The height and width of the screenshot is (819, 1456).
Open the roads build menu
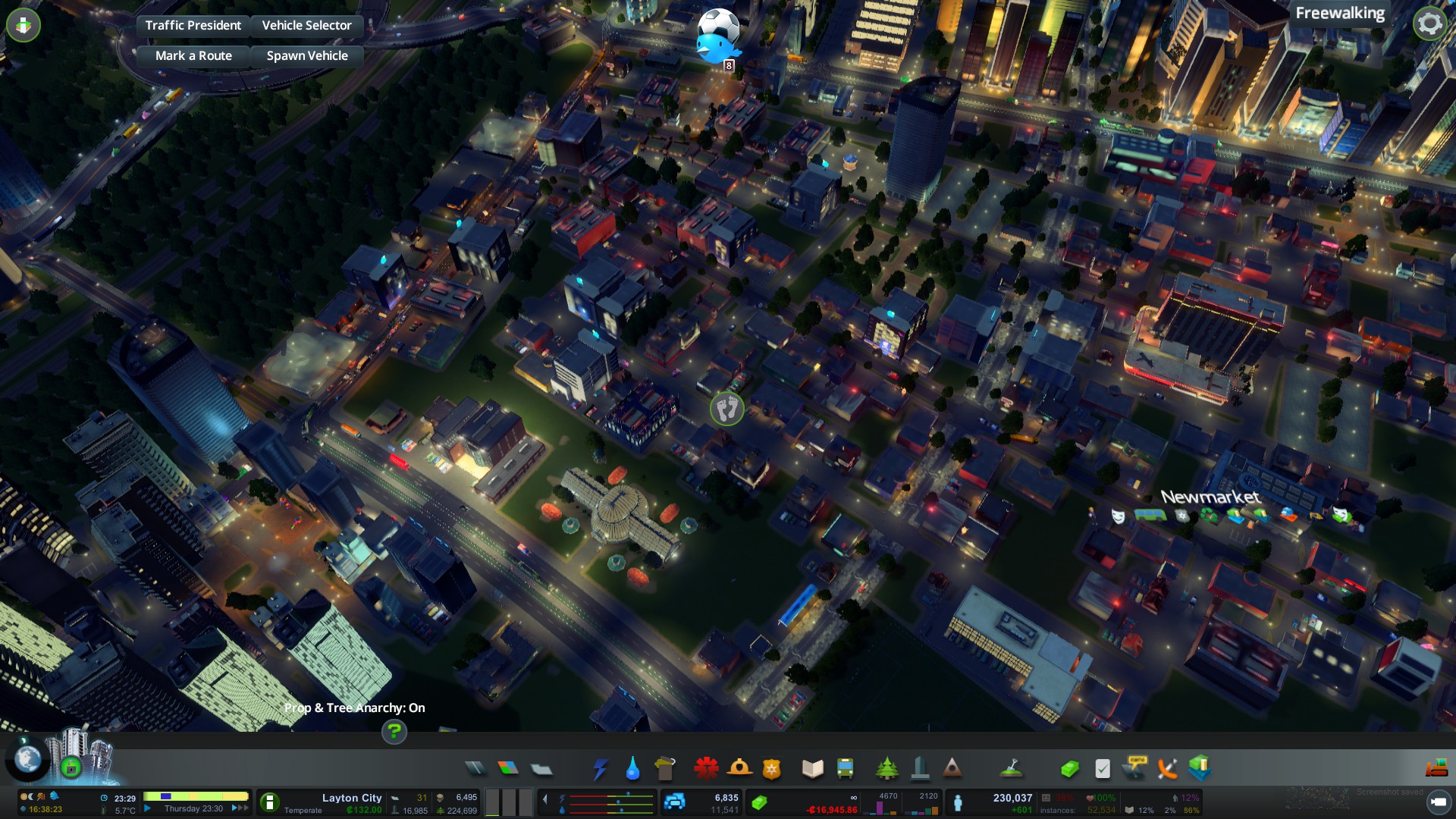475,768
